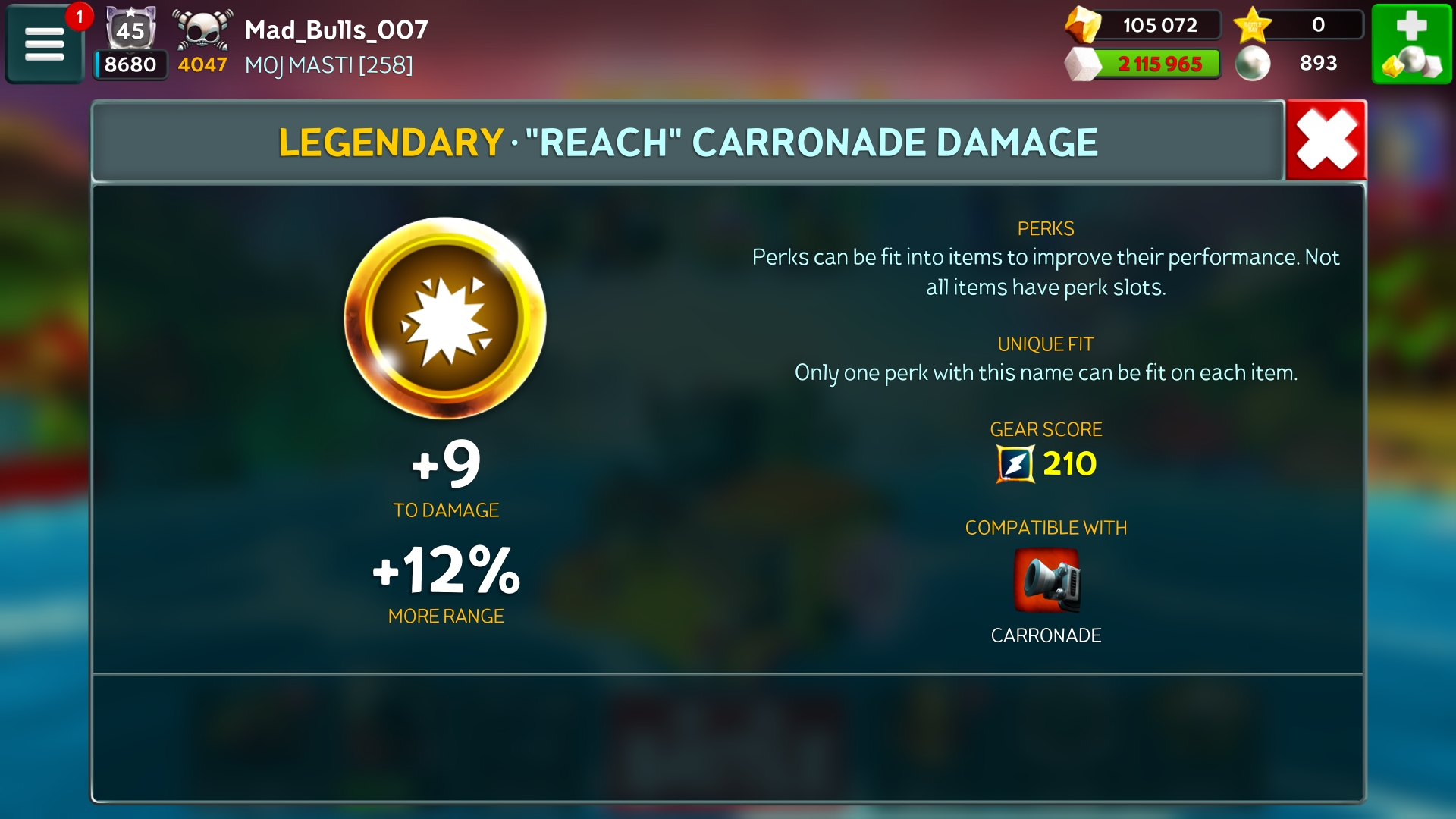
Task: Open the hamburger main menu
Action: (x=44, y=43)
